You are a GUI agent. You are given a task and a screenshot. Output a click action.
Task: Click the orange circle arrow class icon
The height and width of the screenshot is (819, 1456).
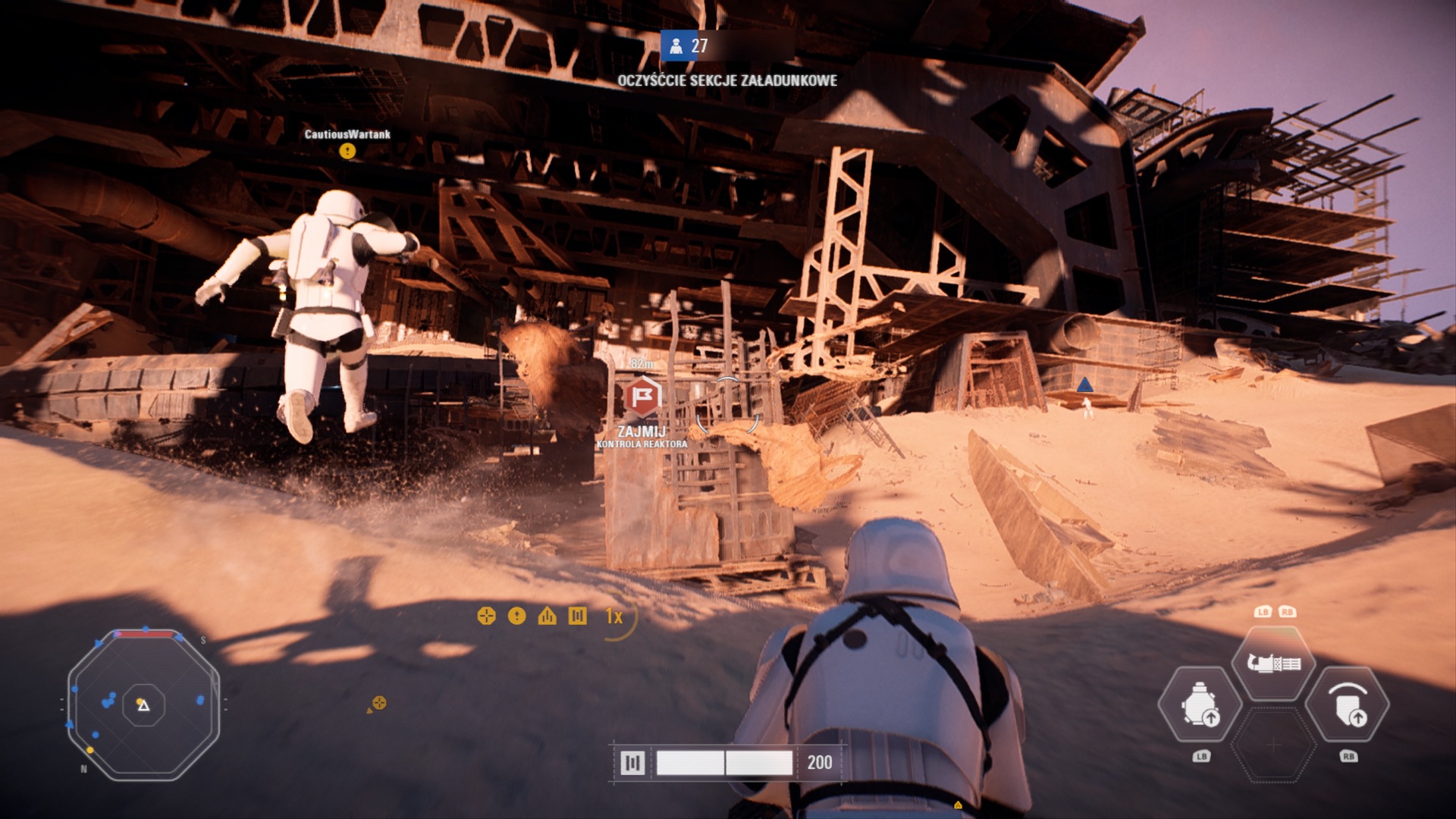(516, 616)
